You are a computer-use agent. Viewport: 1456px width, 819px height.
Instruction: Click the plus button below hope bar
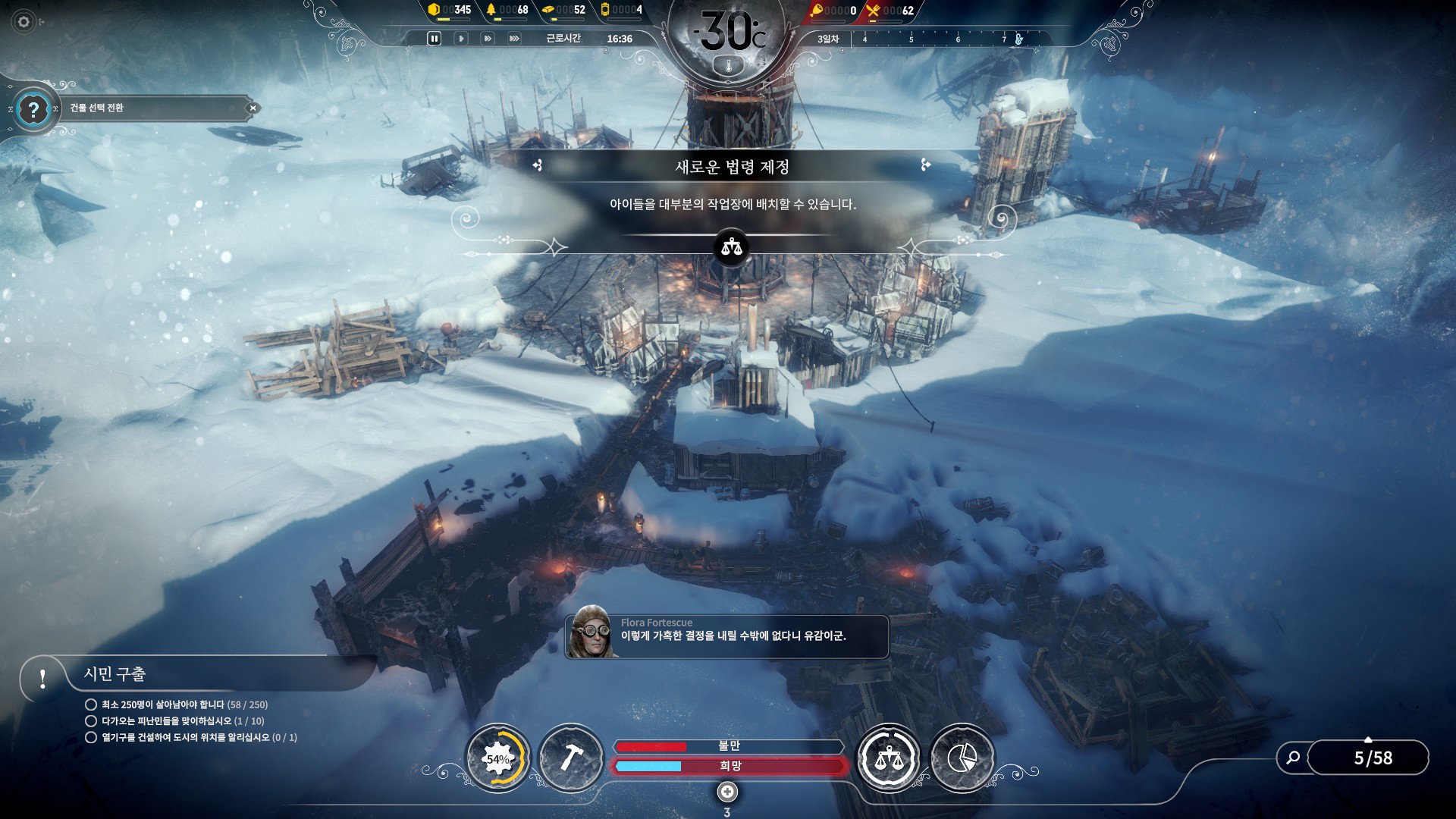727,792
